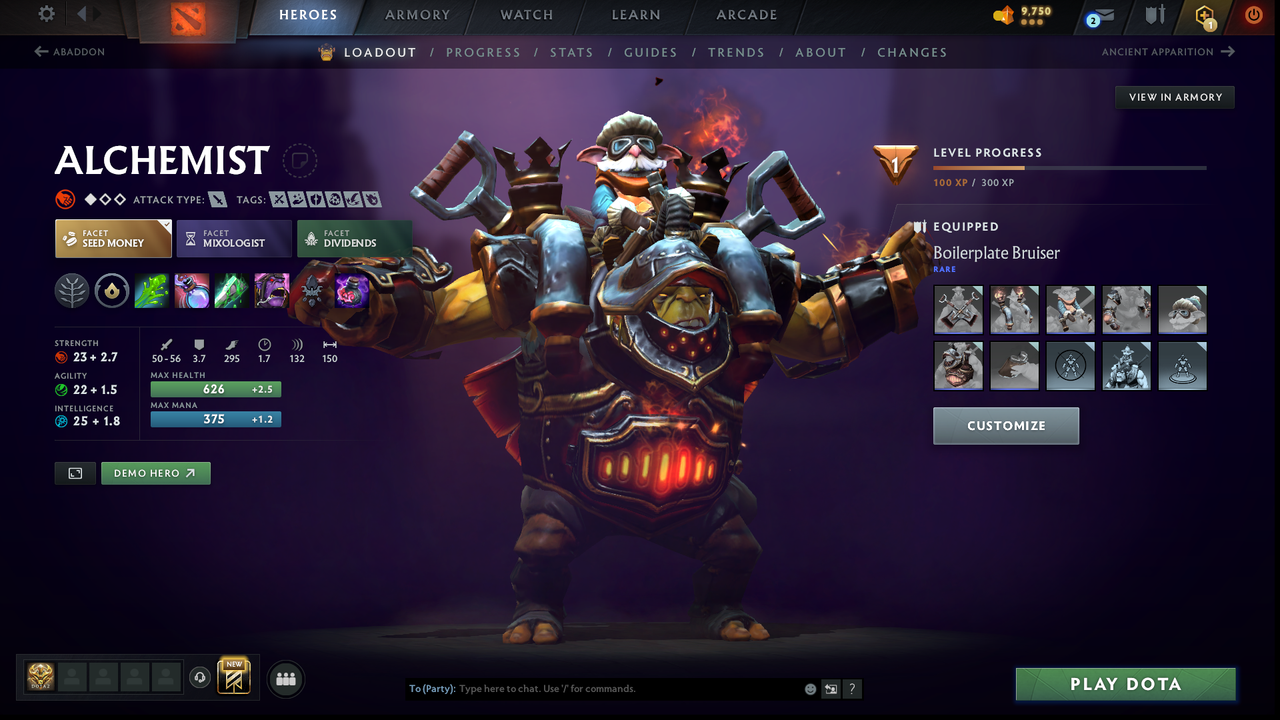Click the Chemical Rage ultimate ability icon
Screen dimensions: 1280x720
coord(272,290)
